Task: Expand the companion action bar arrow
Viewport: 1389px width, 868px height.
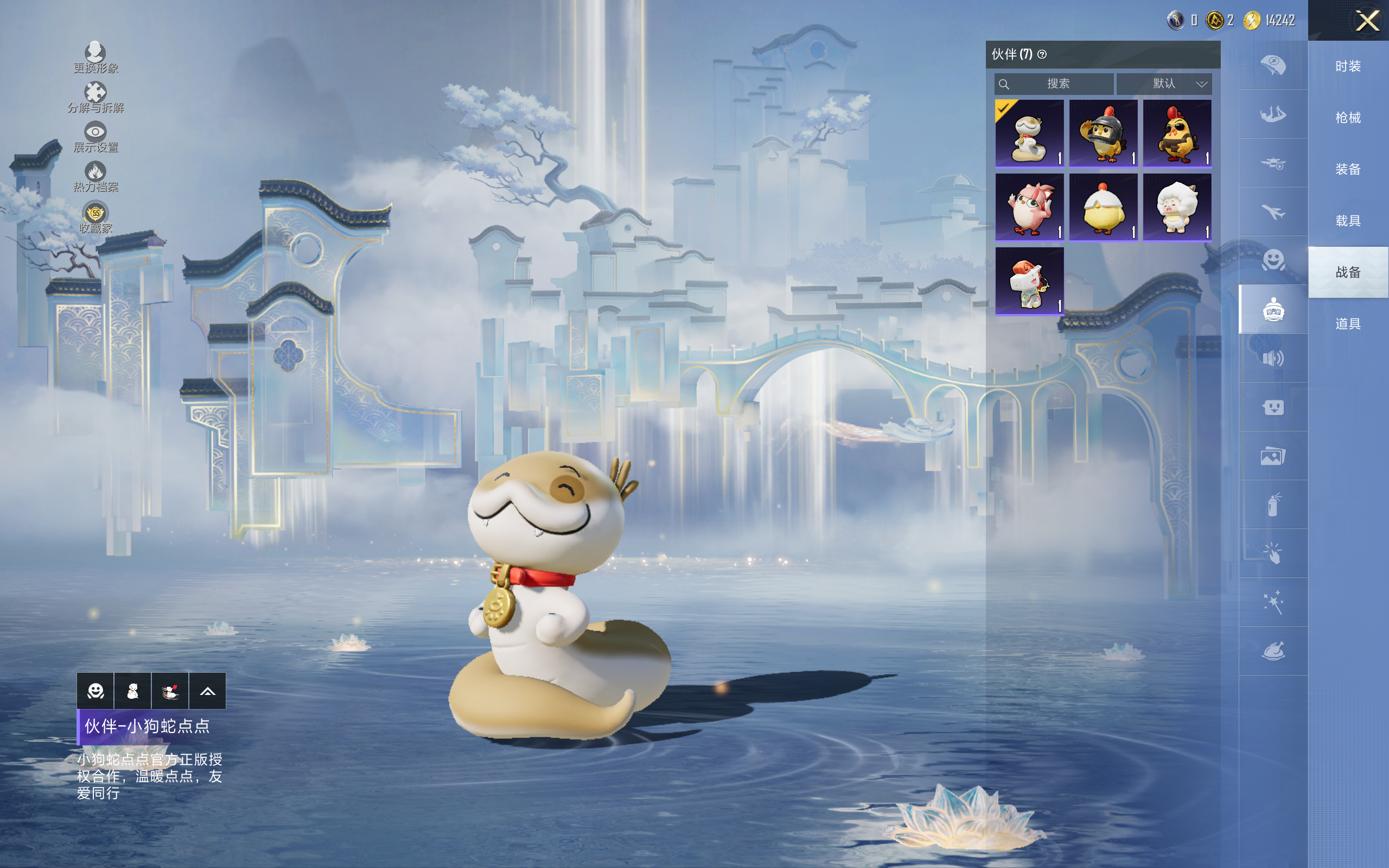Action: (207, 691)
